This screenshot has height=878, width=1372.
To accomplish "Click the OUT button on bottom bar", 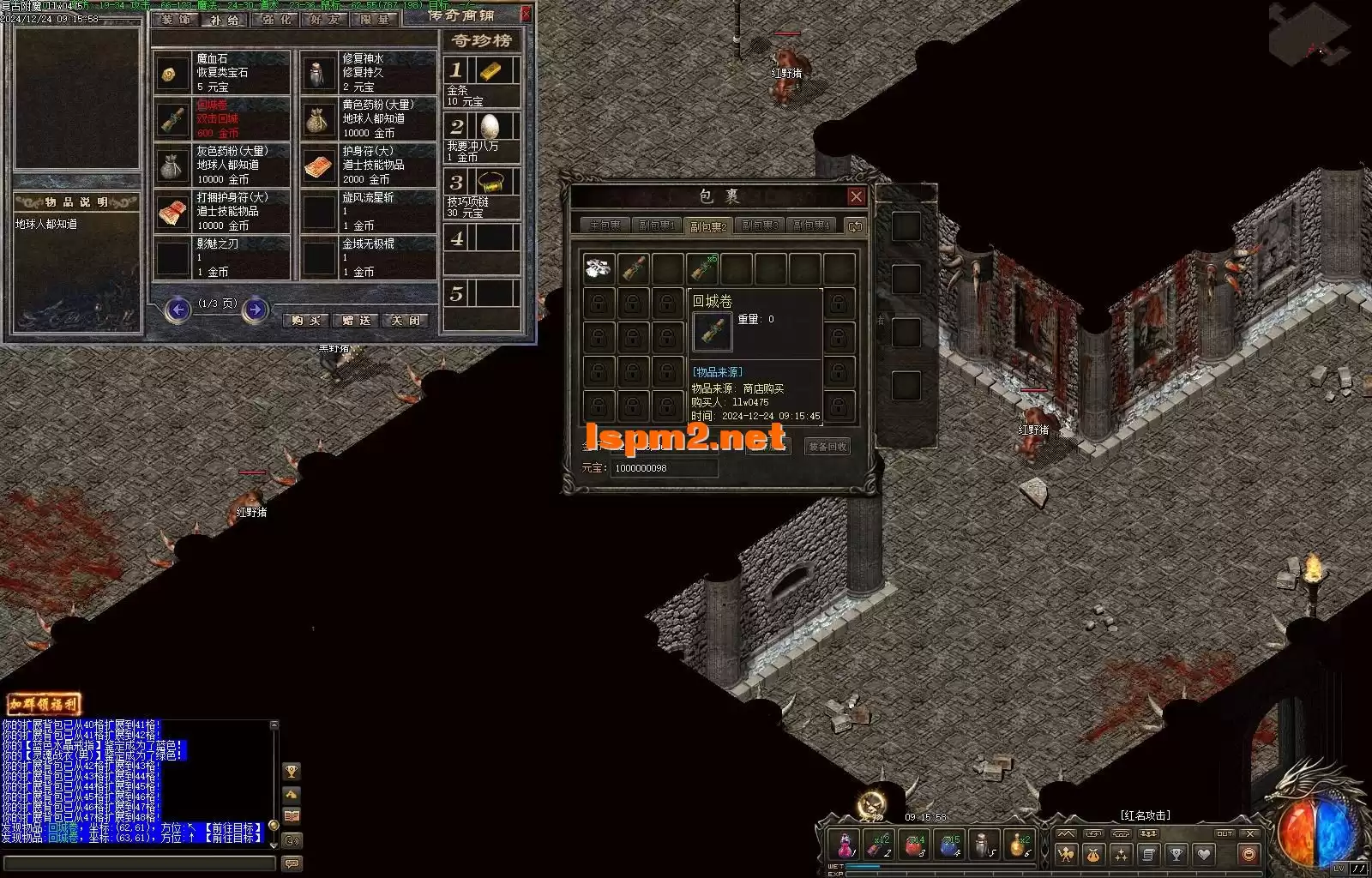I will (x=1225, y=833).
